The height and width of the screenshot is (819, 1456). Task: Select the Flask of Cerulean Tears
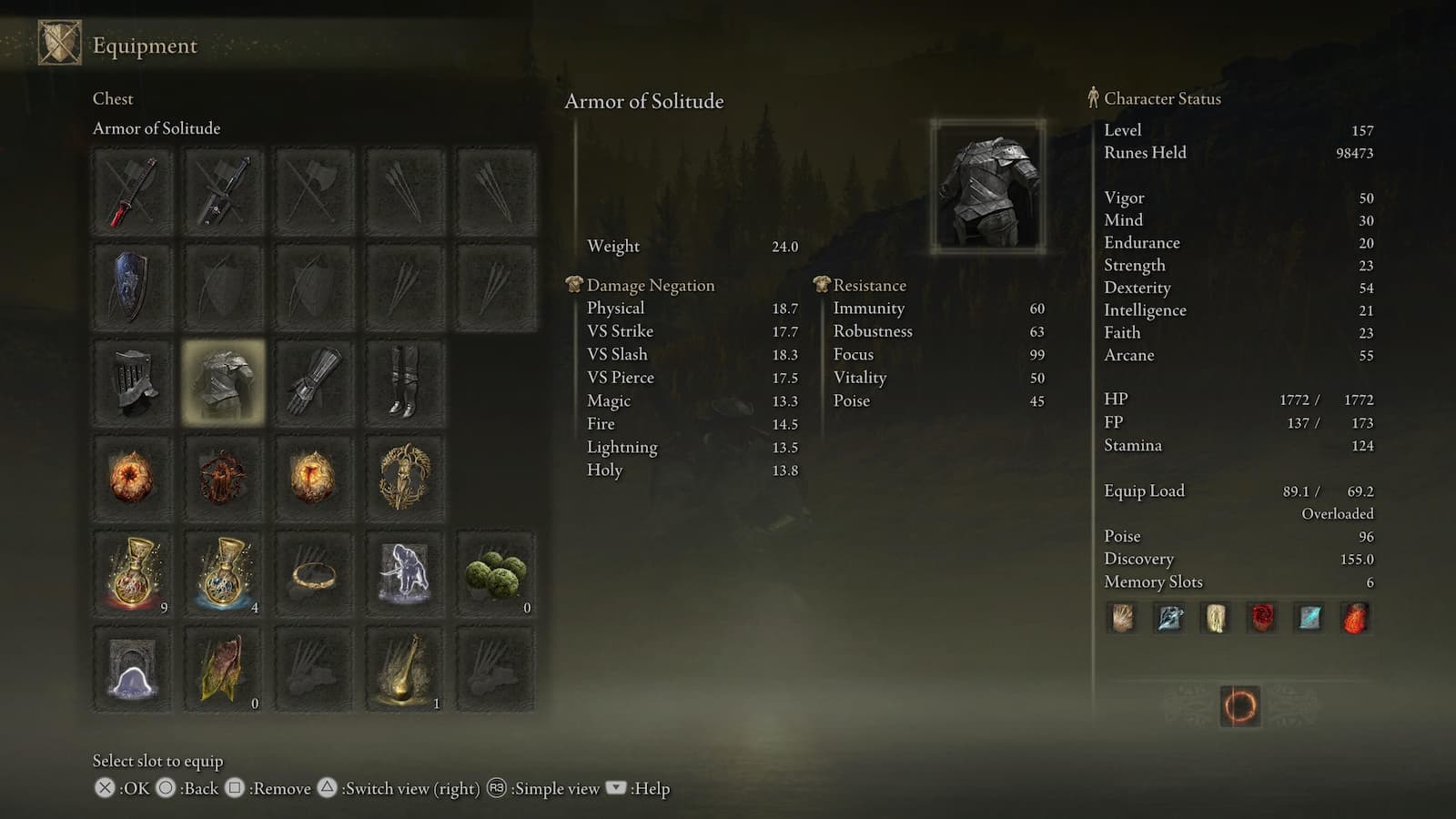click(223, 573)
